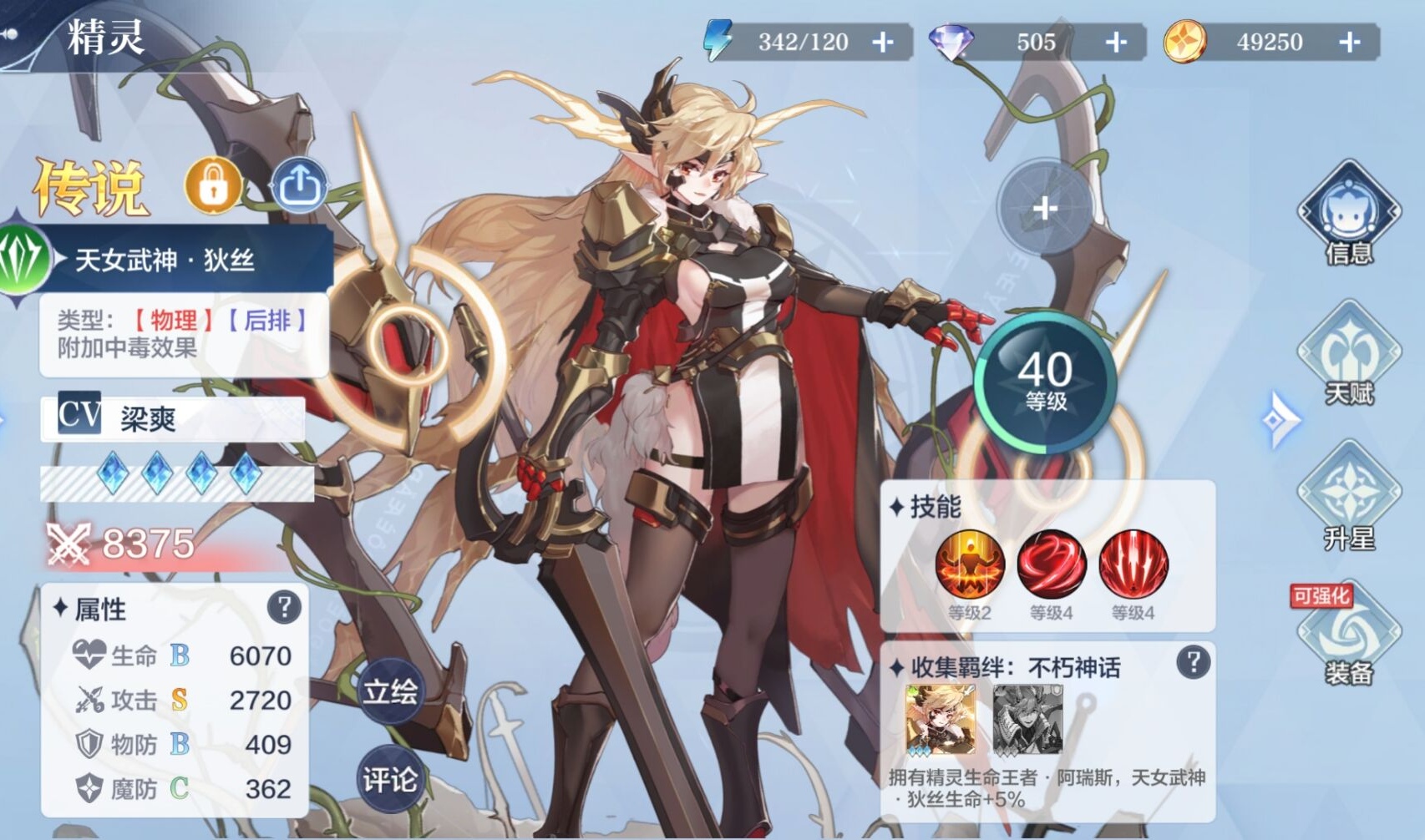Toggle the orange lock on the character

[x=214, y=185]
